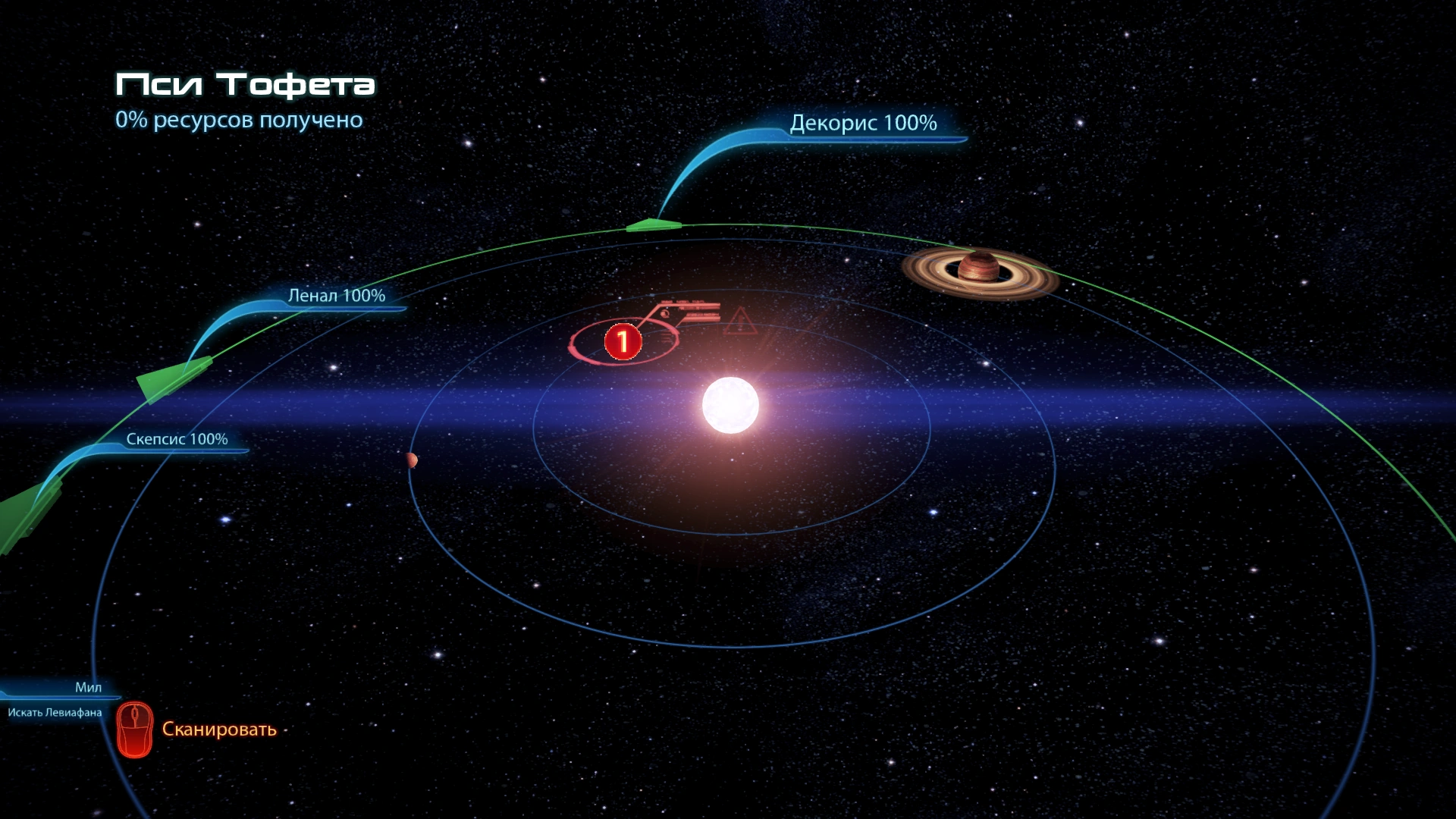The image size is (1456, 819).
Task: Select the Скепсис 100% planet label
Action: [x=177, y=439]
